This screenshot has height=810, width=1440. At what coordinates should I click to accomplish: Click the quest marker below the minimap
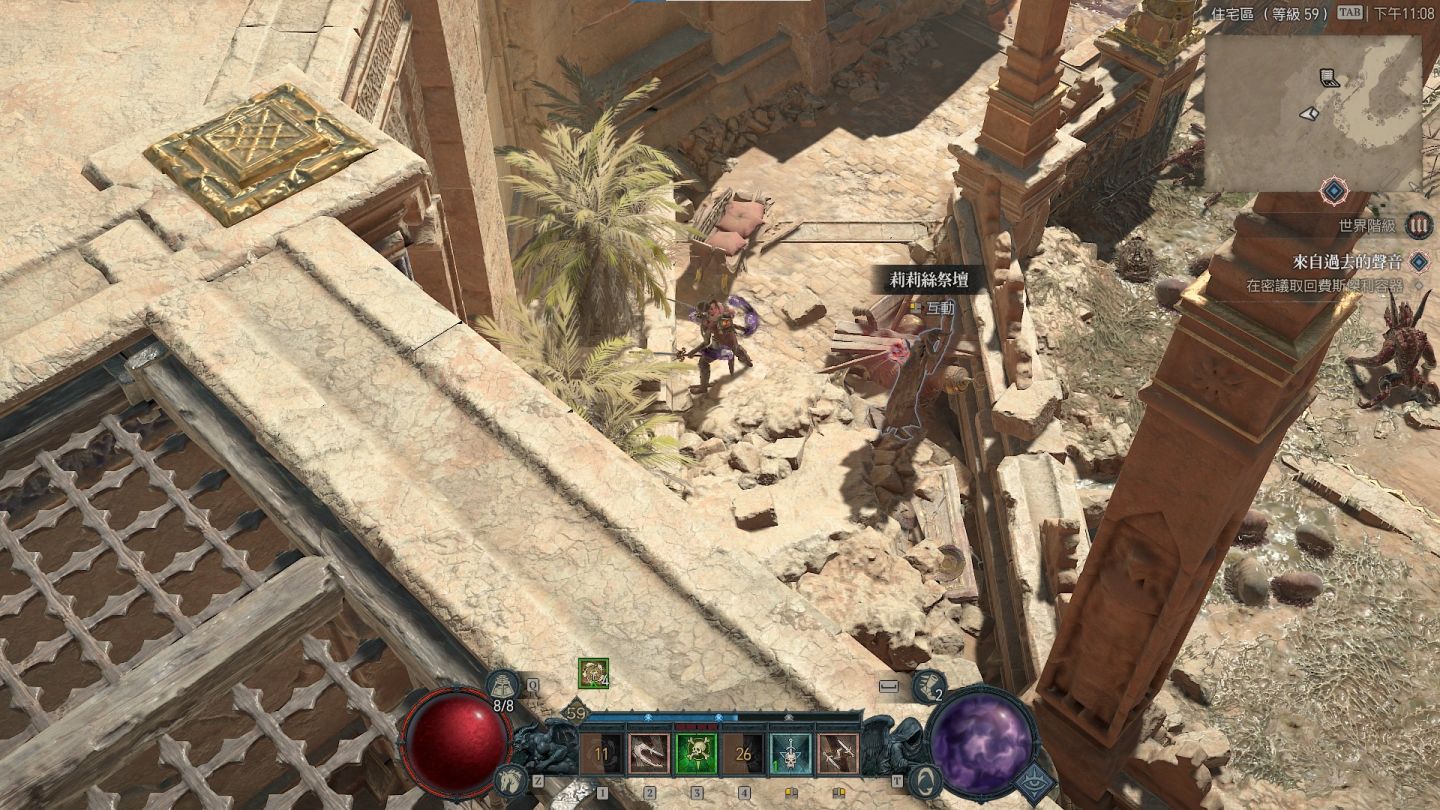coord(1333,190)
